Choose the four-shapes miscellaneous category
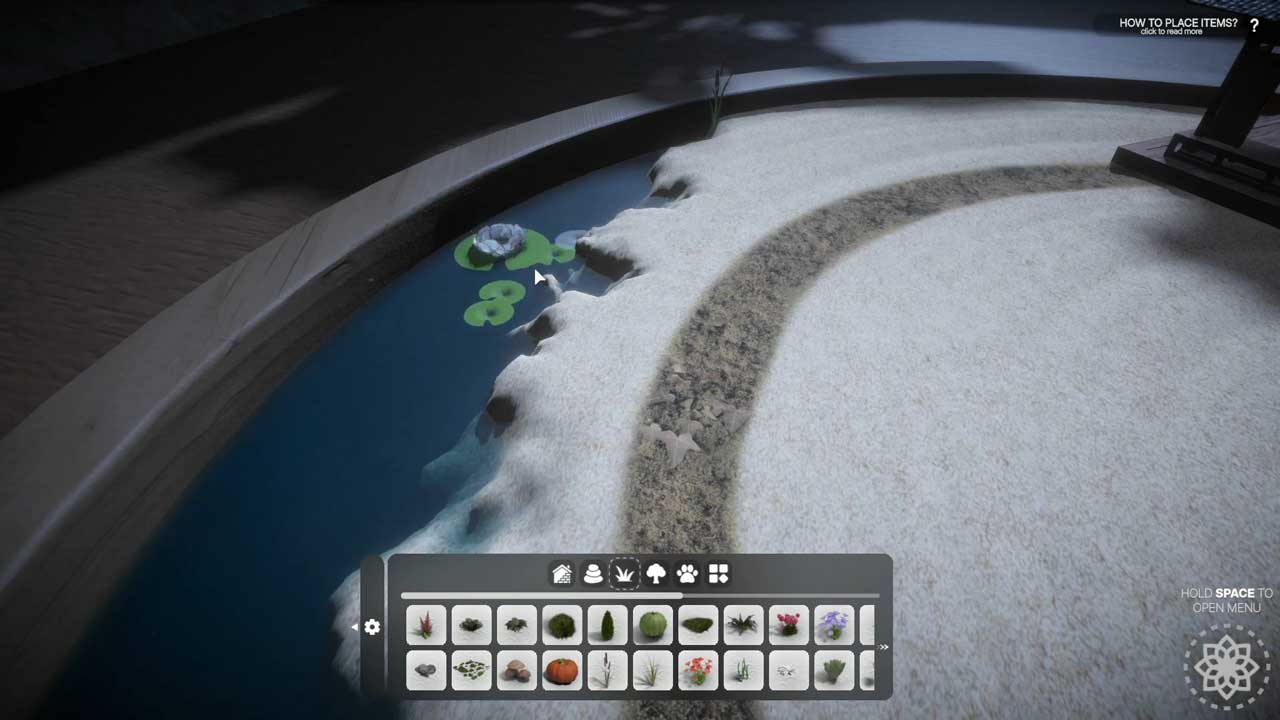This screenshot has width=1280, height=720. point(718,574)
